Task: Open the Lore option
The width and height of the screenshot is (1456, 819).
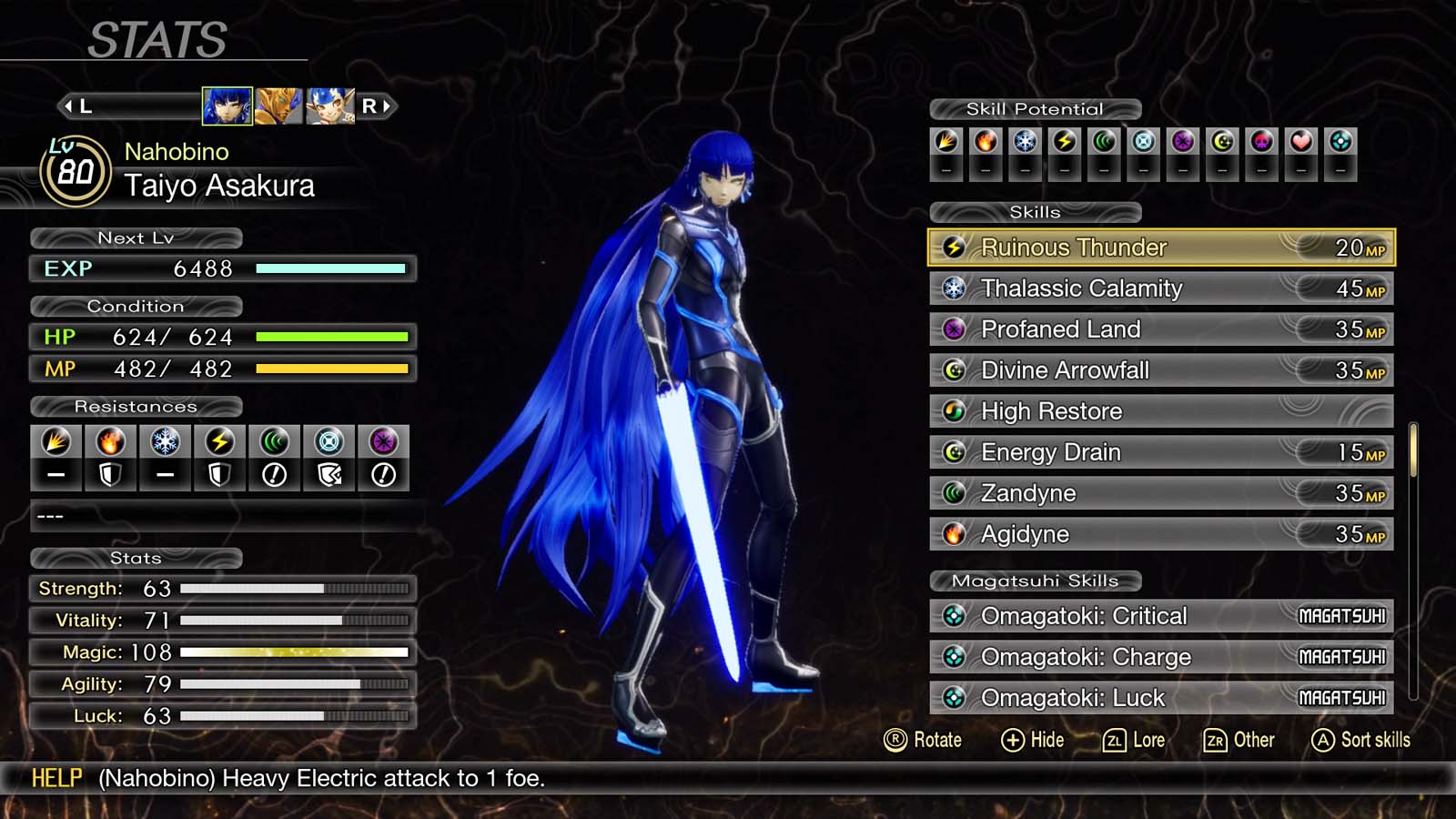Action: 1136,740
